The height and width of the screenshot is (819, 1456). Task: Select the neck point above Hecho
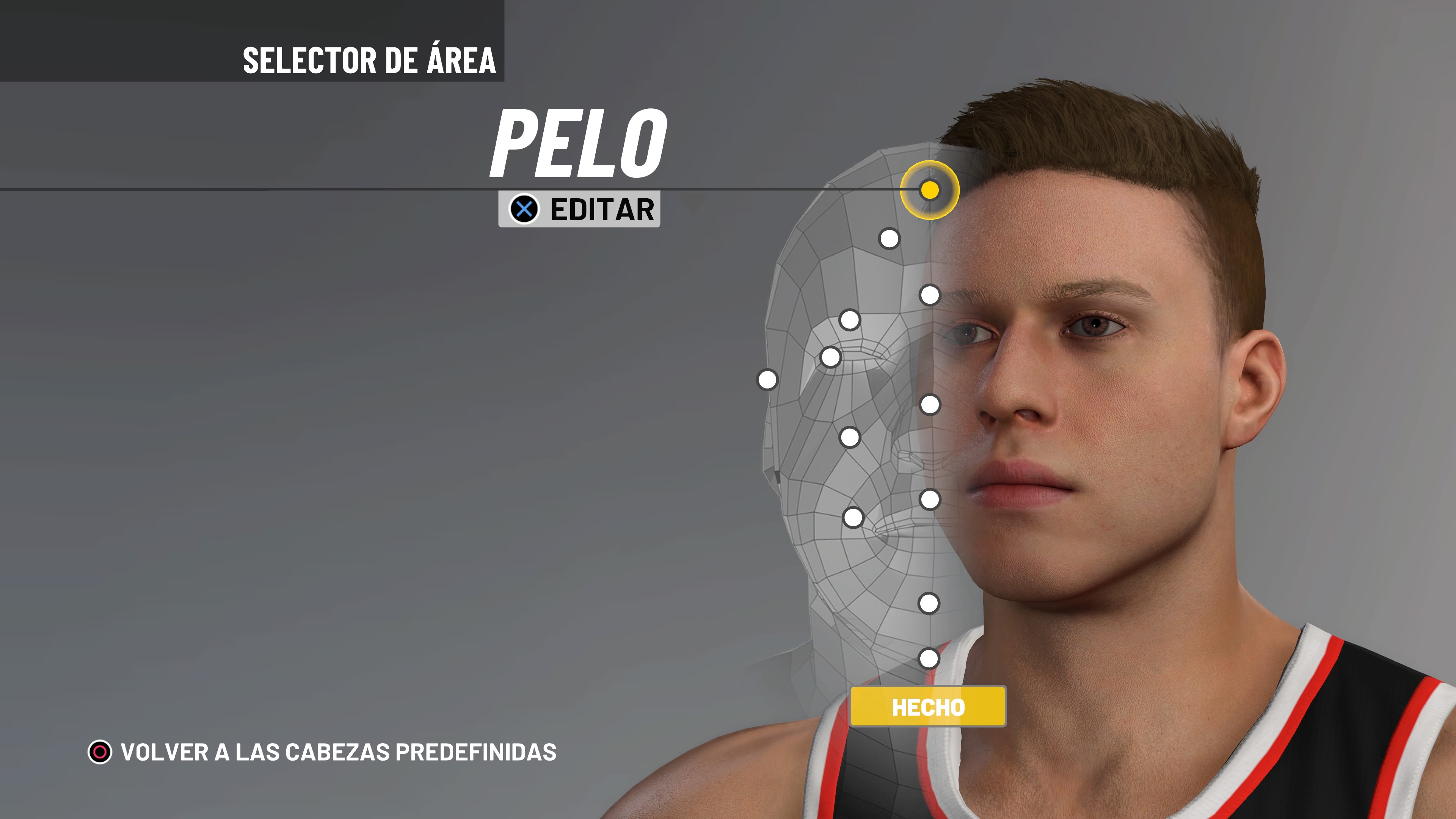929,659
